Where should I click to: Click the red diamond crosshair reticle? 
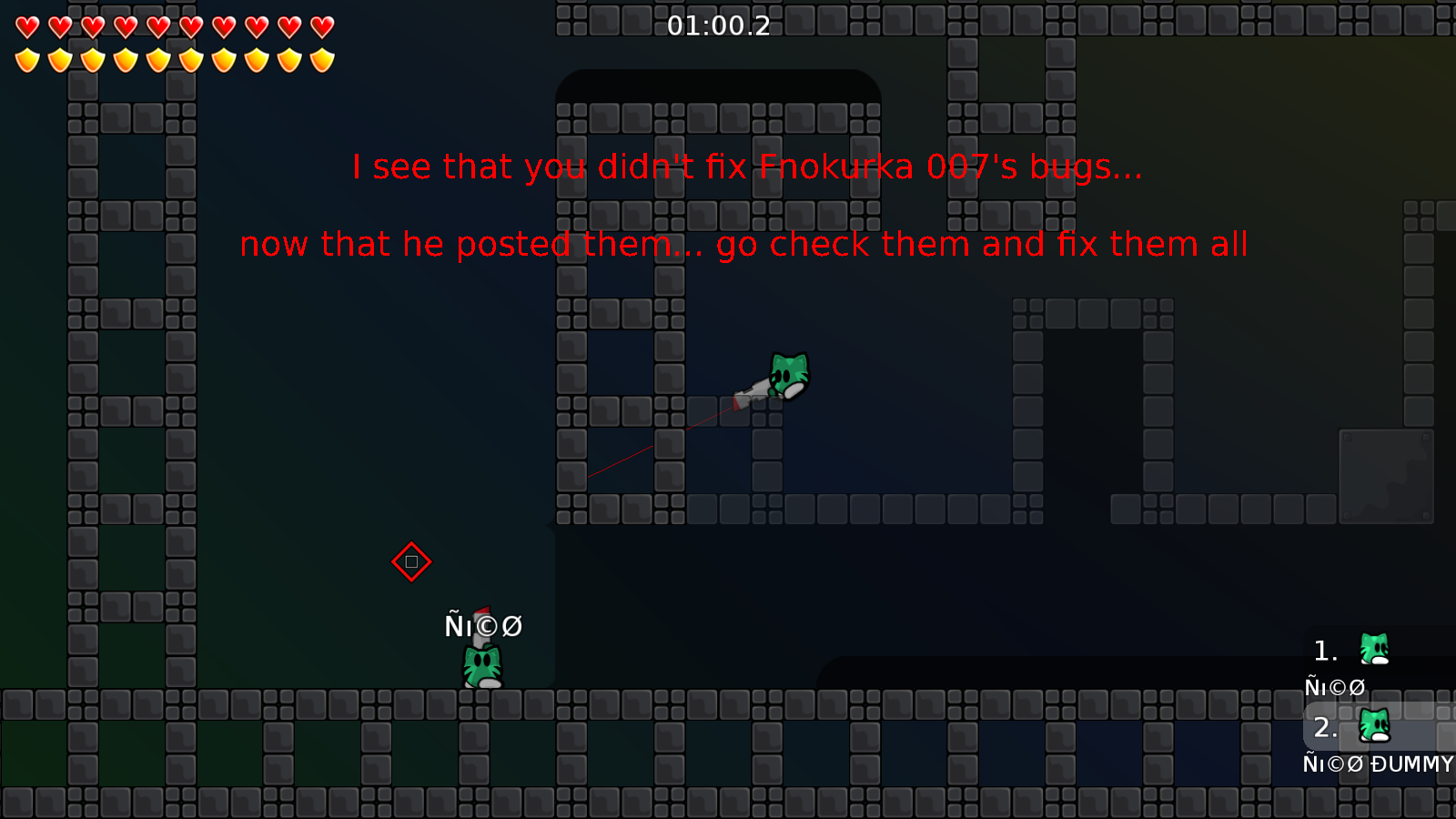[x=411, y=561]
